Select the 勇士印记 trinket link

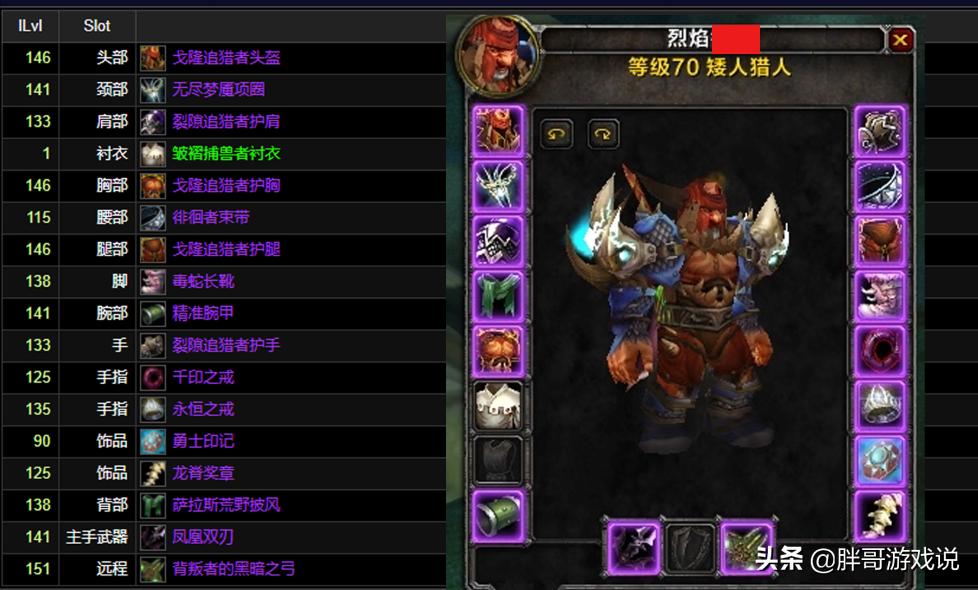pos(203,441)
